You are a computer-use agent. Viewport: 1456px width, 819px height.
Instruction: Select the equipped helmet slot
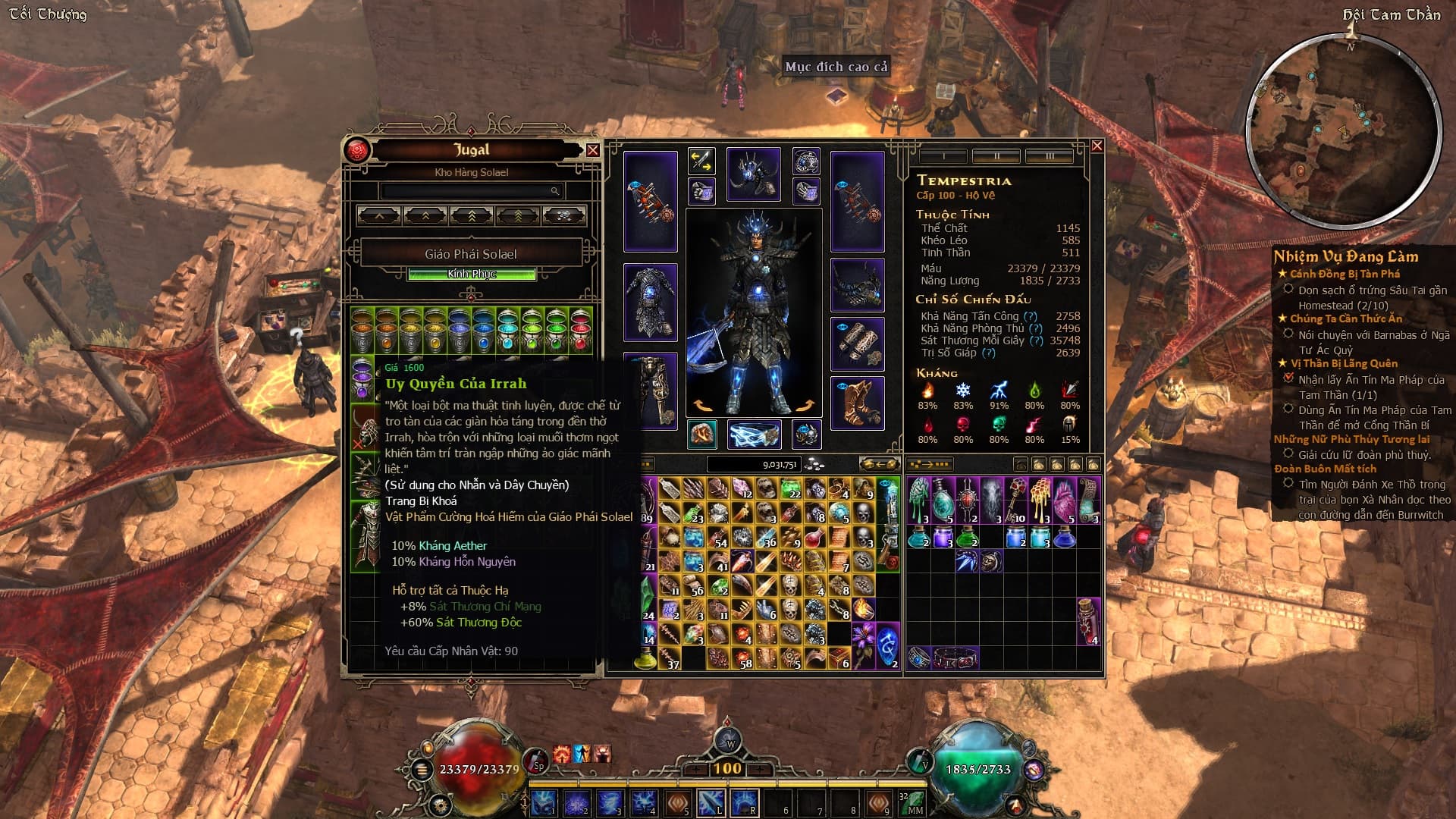click(753, 174)
